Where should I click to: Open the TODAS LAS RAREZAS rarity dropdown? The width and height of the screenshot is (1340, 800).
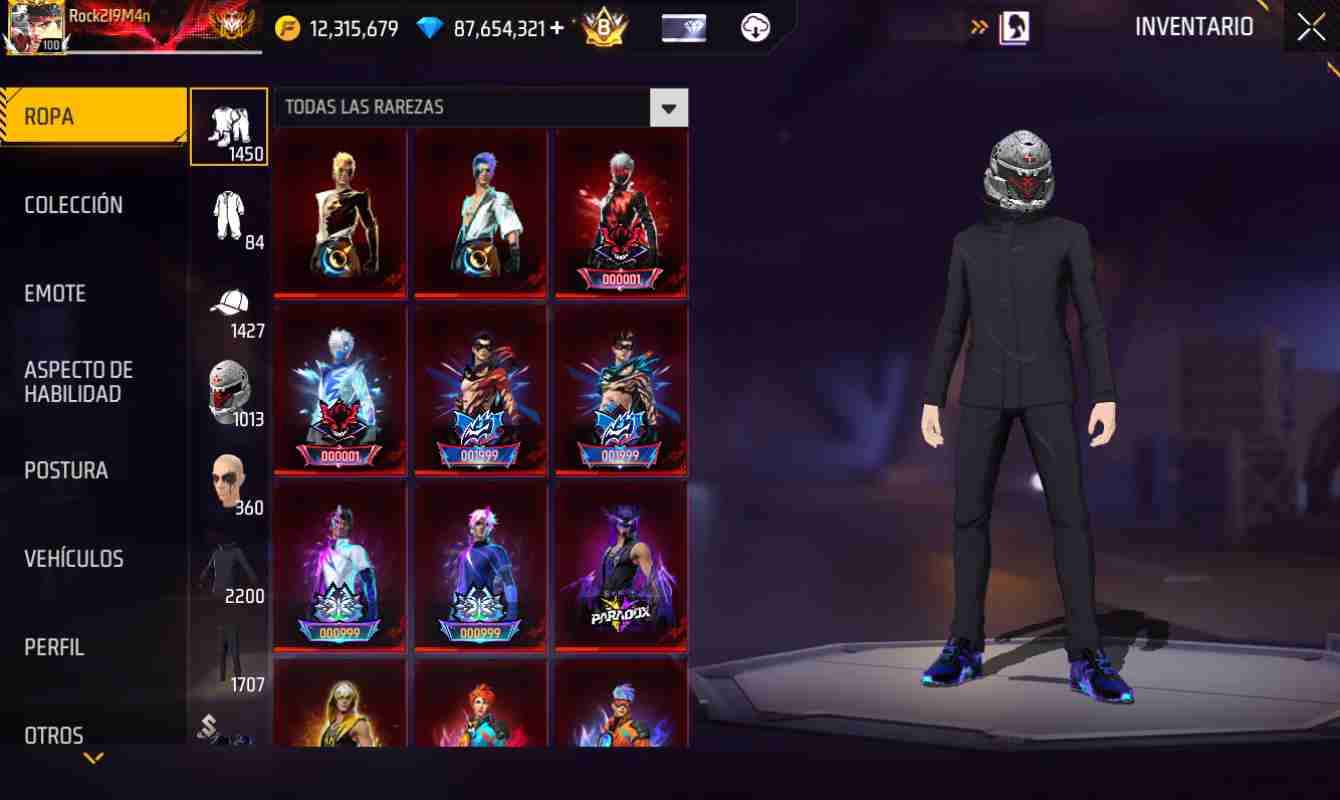tap(668, 107)
